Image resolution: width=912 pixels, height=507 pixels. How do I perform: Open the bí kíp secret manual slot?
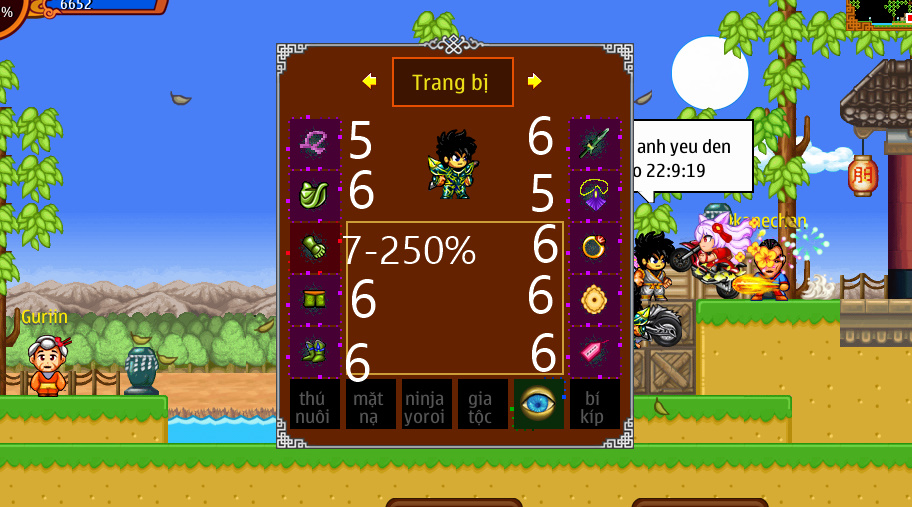click(594, 405)
